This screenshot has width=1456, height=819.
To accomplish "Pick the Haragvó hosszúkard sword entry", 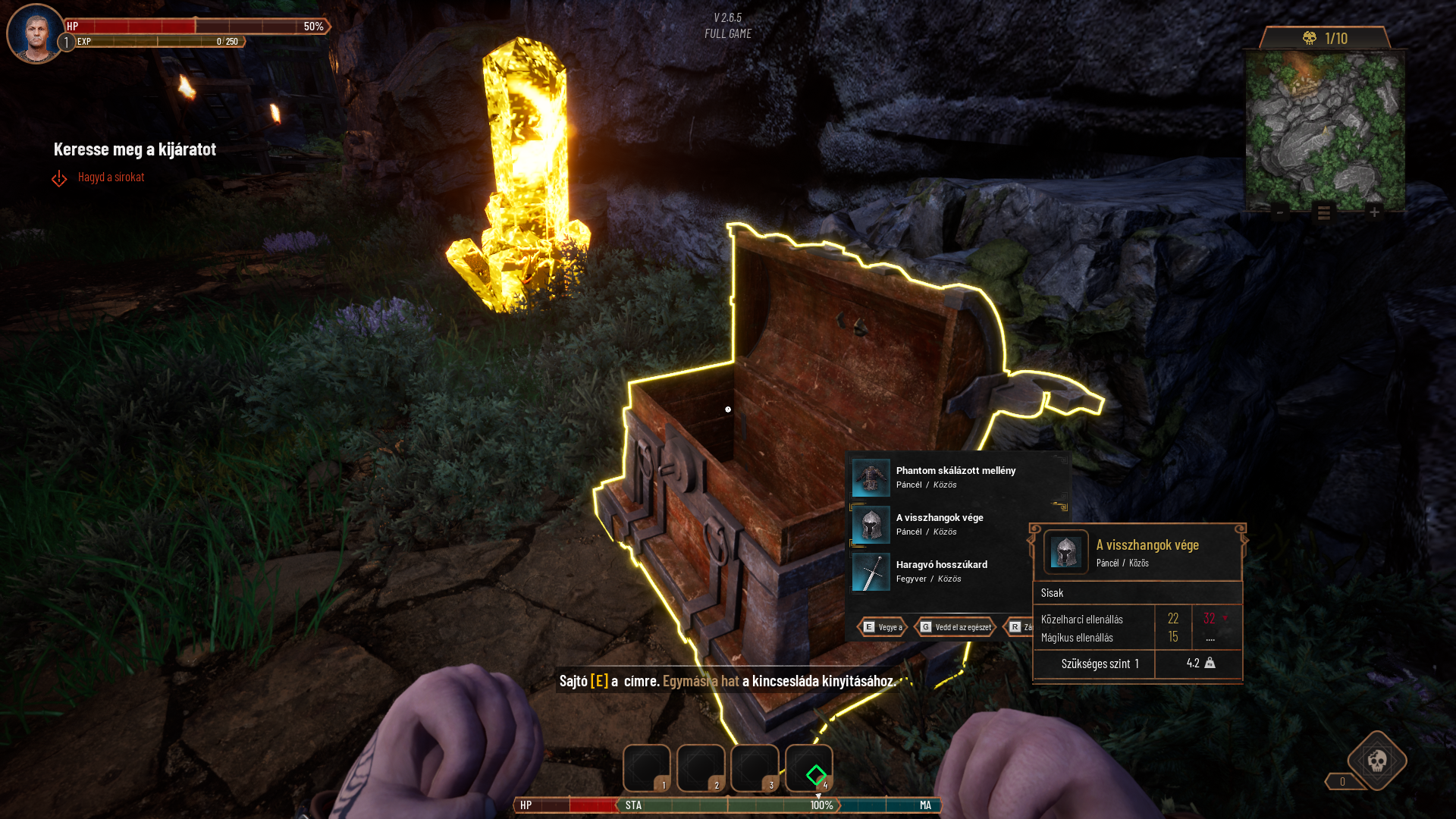I will [940, 571].
